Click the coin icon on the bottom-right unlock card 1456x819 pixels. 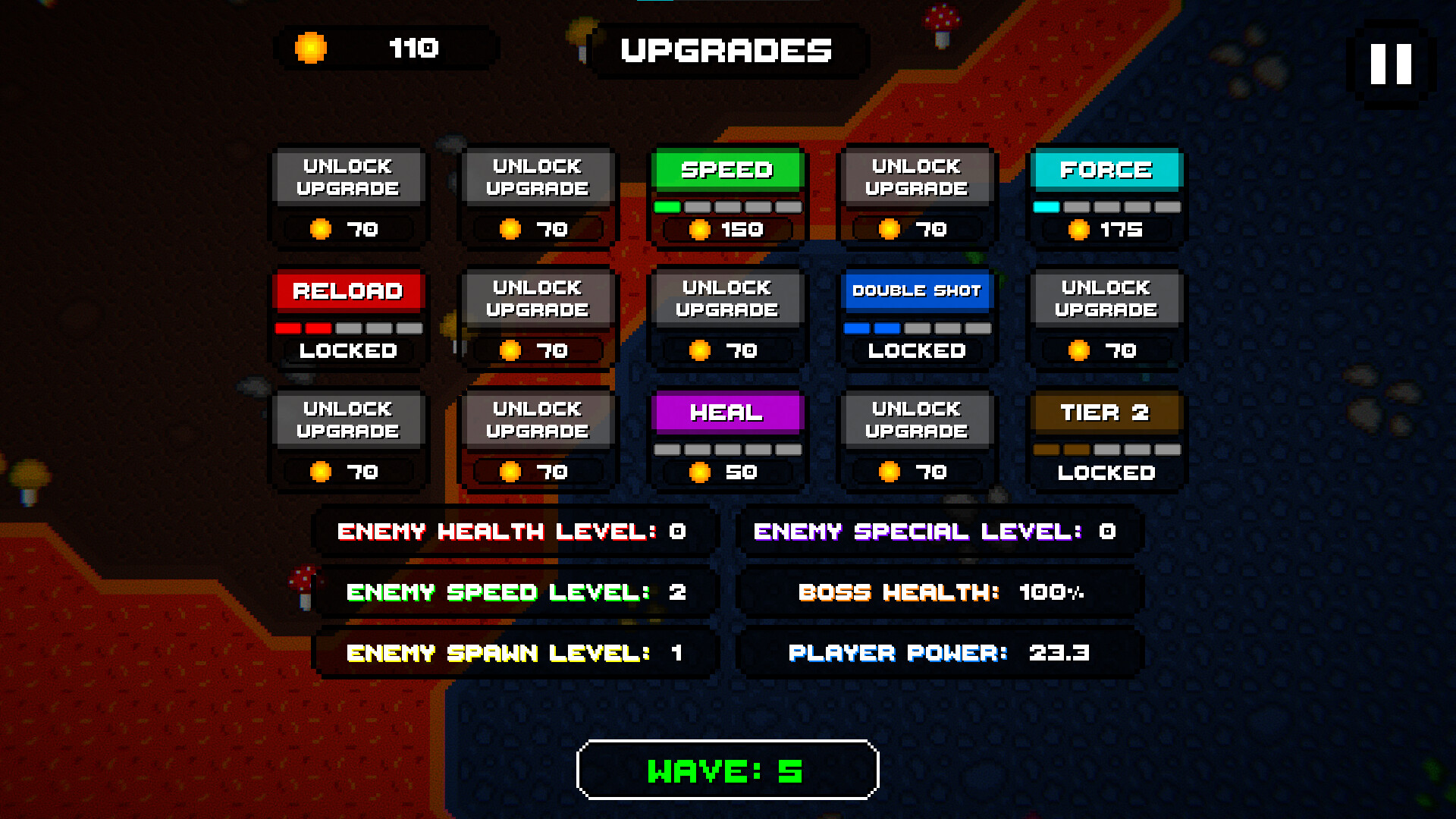(x=888, y=472)
